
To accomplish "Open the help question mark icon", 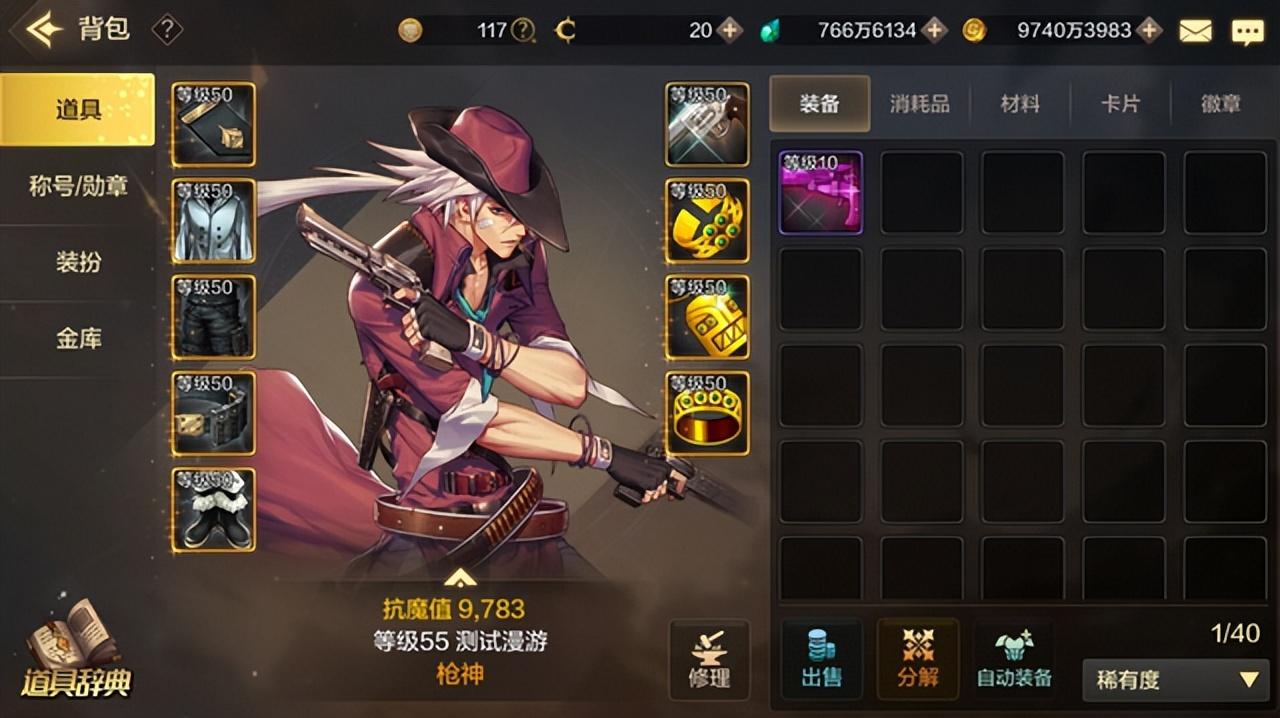I will (167, 30).
